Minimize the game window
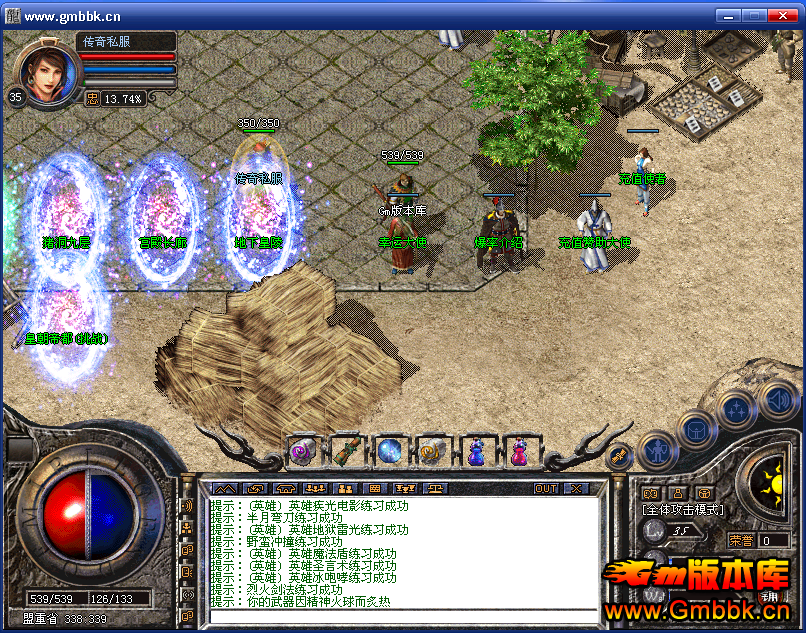Image resolution: width=806 pixels, height=633 pixels. click(x=730, y=15)
